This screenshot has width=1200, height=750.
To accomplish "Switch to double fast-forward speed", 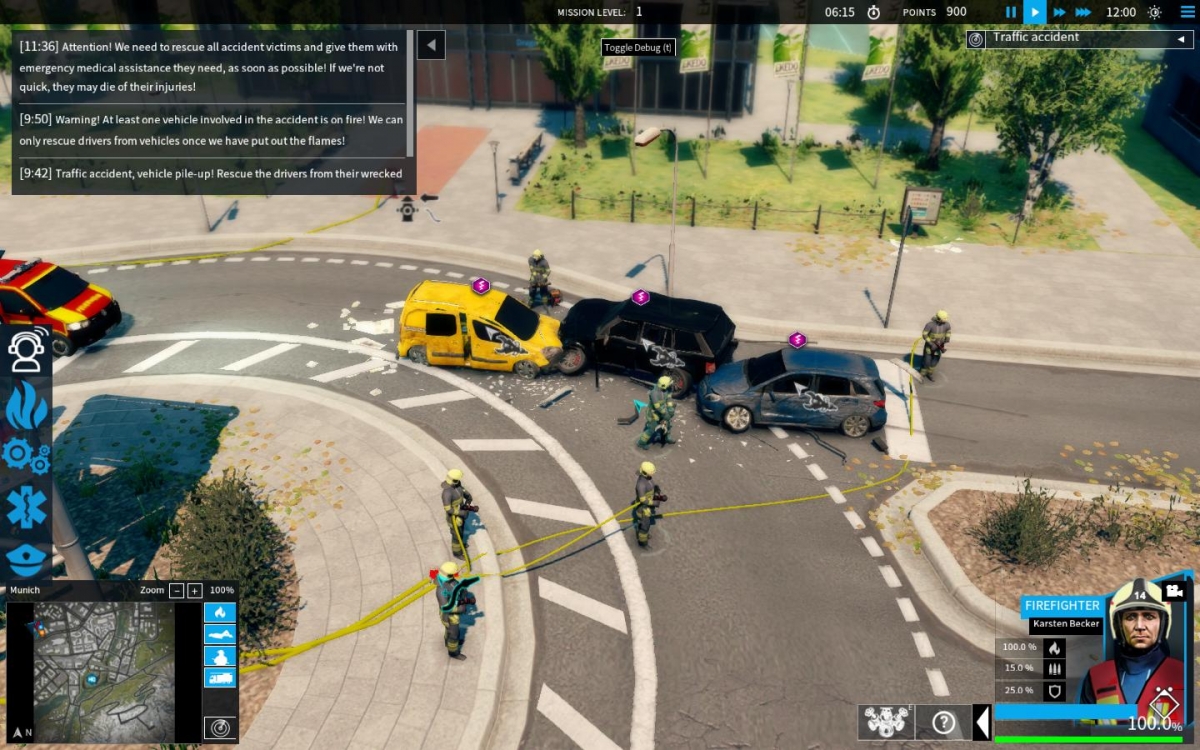I will click(x=1060, y=12).
